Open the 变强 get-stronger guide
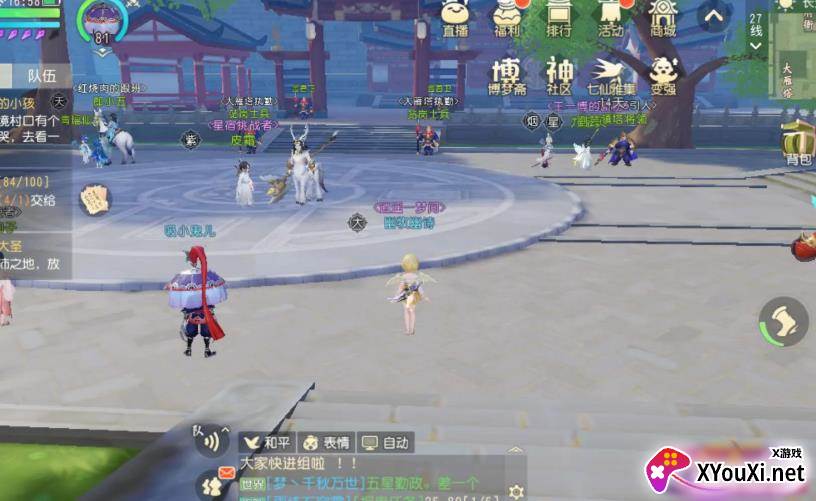This screenshot has height=501, width=816. (x=663, y=75)
